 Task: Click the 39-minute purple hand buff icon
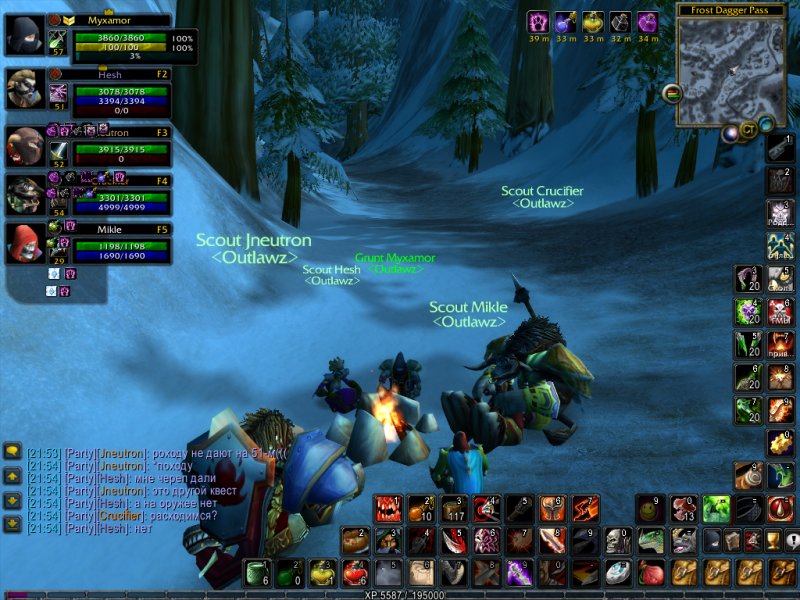click(539, 22)
